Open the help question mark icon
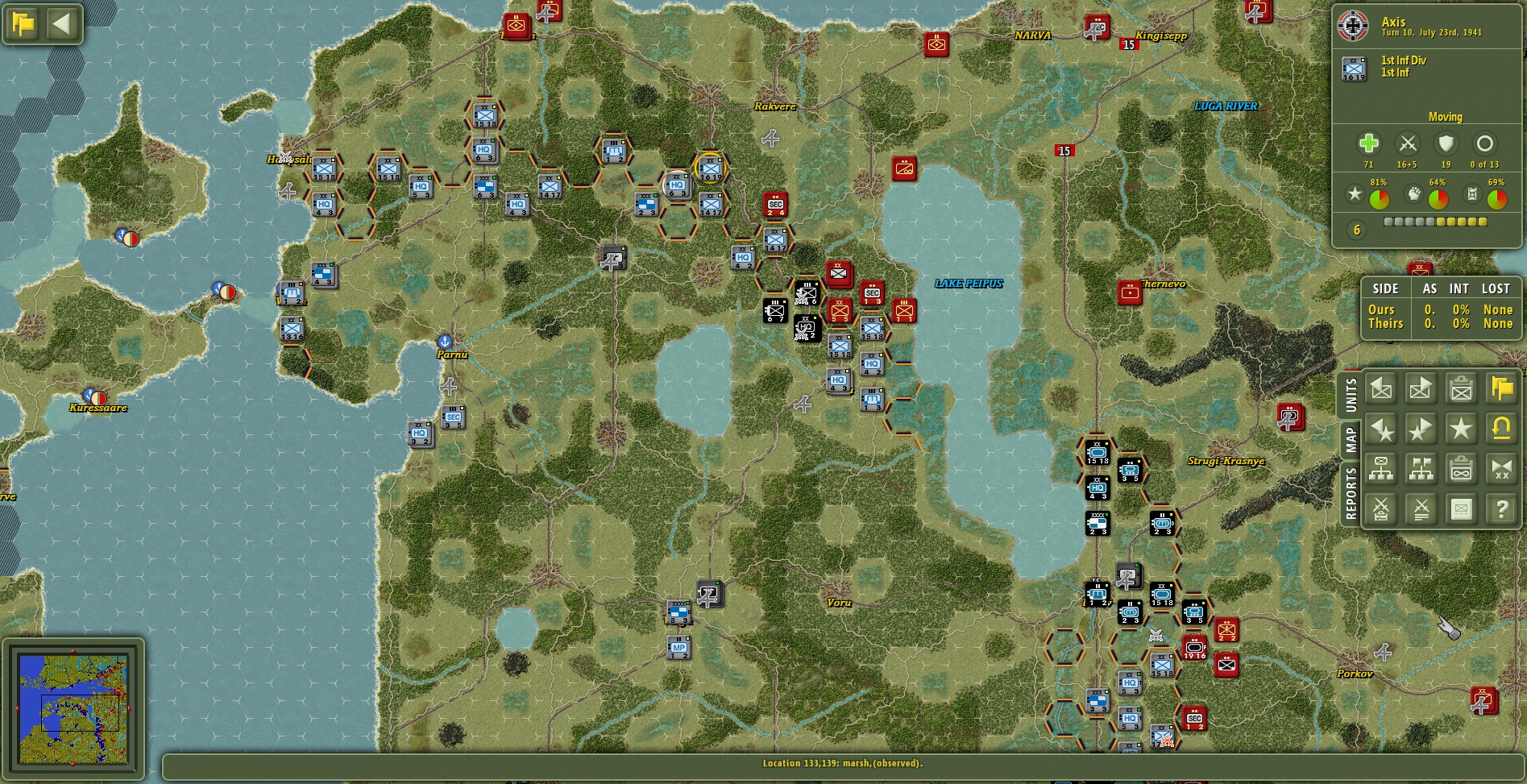Image resolution: width=1527 pixels, height=784 pixels. click(x=1500, y=508)
